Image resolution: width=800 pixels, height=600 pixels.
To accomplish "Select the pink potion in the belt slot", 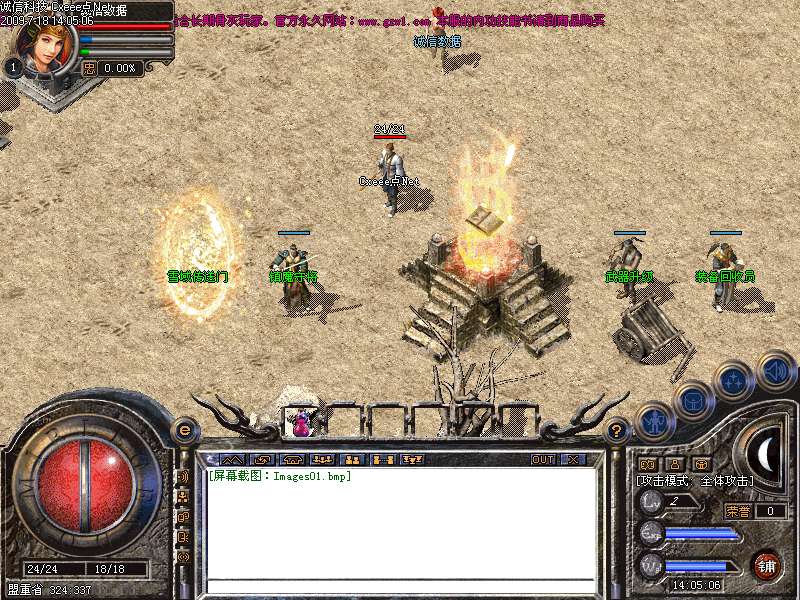I will point(299,422).
